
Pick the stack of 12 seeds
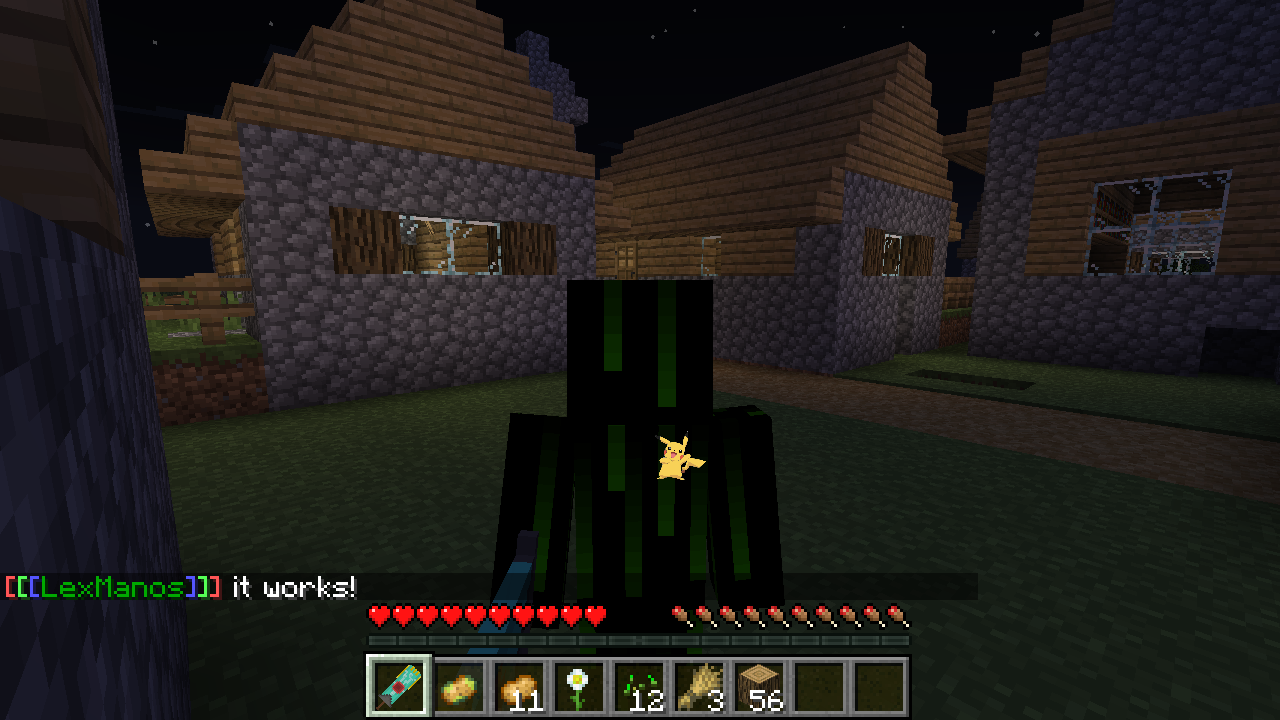click(x=639, y=687)
